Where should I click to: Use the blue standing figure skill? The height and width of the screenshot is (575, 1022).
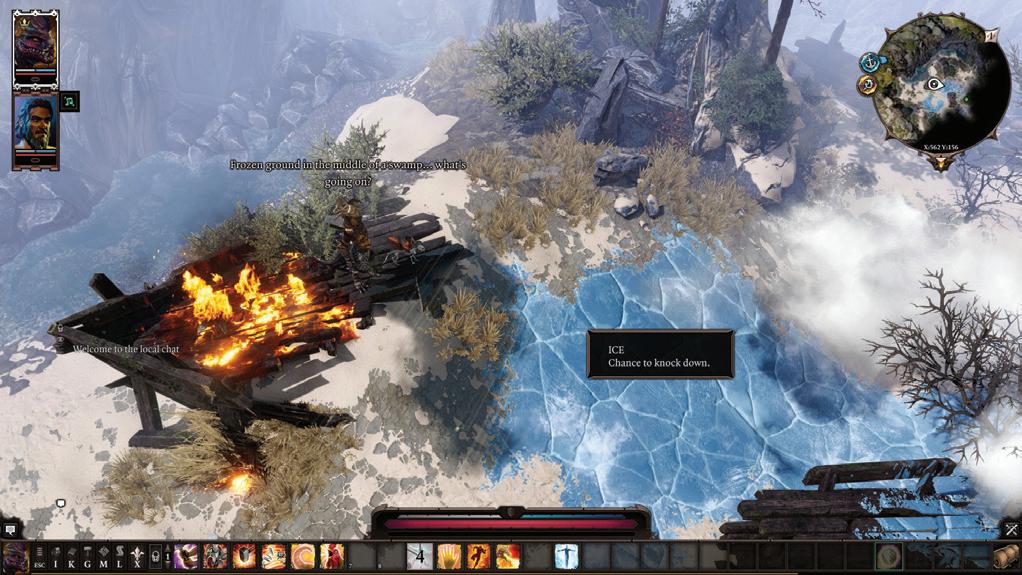[566, 556]
